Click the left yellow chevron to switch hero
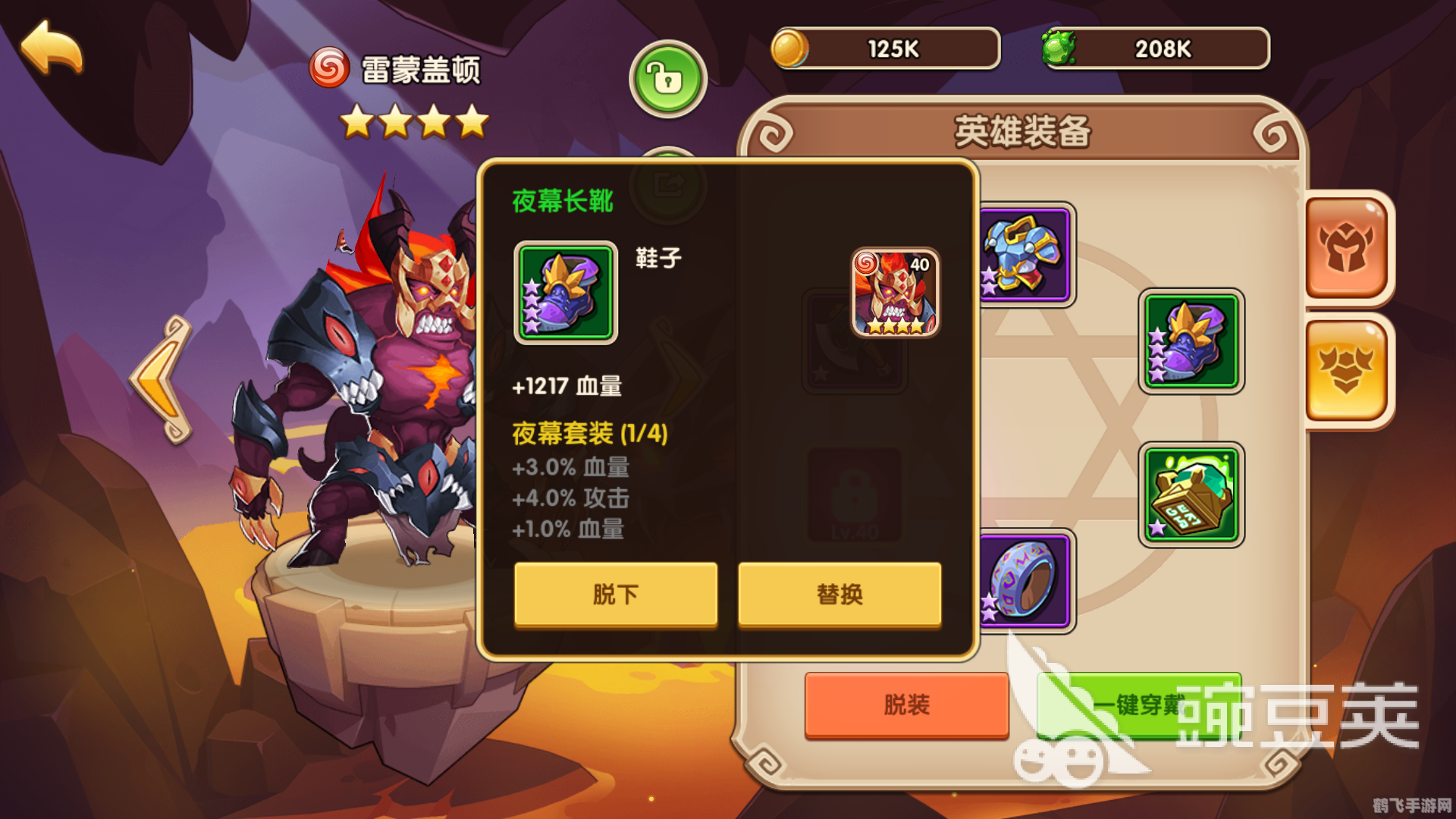Viewport: 1456px width, 819px height. tap(159, 379)
